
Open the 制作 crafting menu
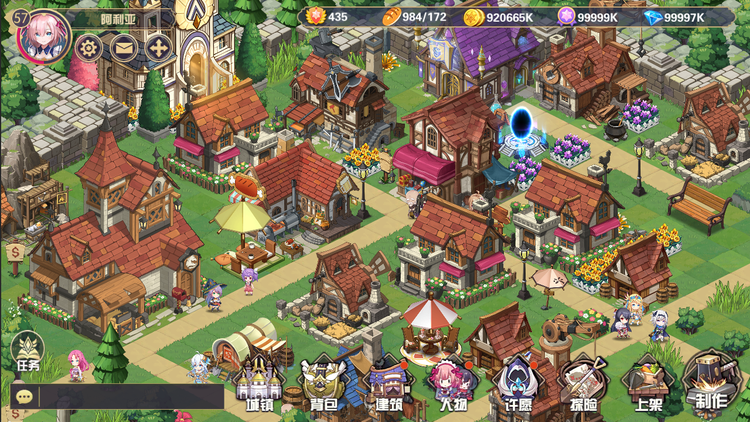[711, 384]
